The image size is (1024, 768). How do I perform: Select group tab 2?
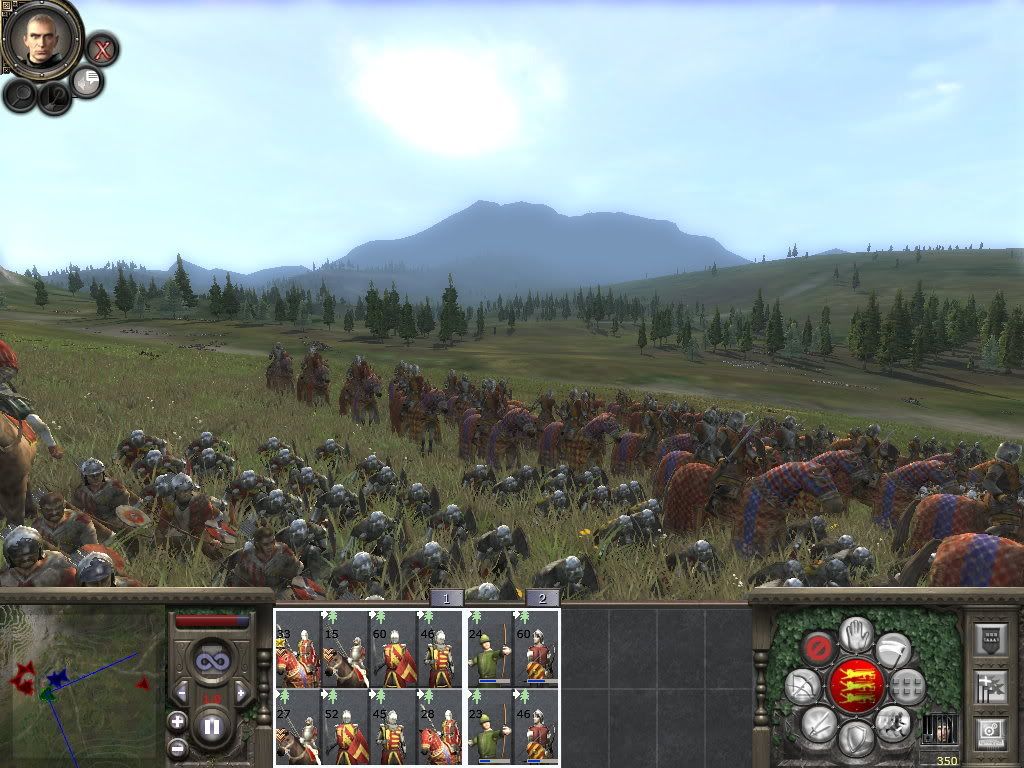click(542, 598)
